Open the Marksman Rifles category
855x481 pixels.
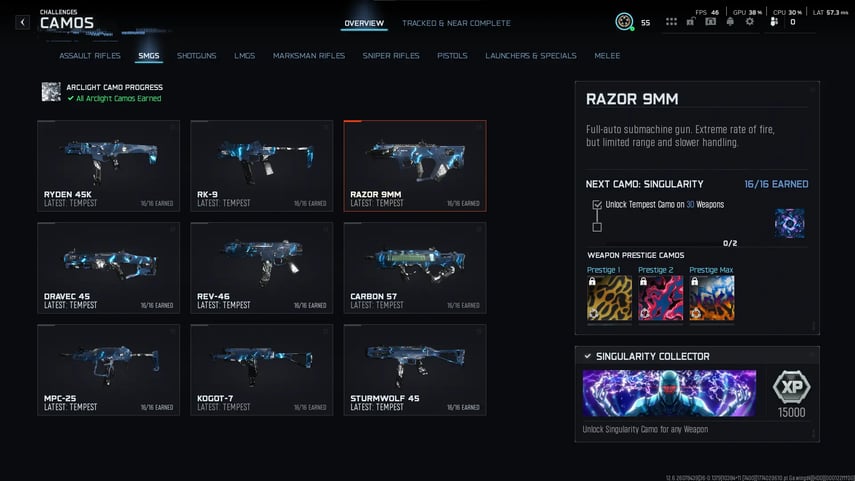[x=309, y=56]
